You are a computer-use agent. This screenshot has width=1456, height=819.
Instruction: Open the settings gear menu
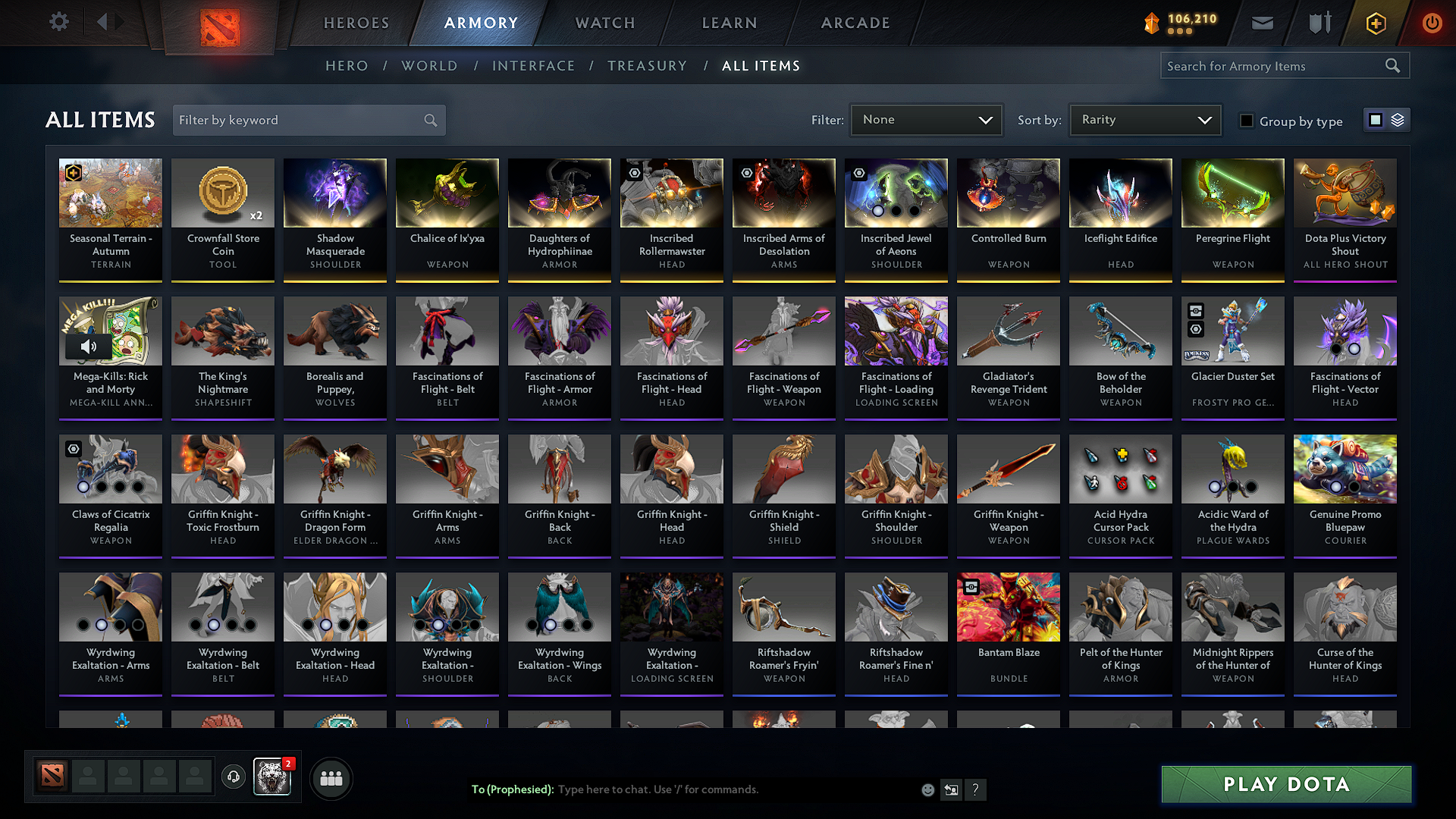coord(58,22)
